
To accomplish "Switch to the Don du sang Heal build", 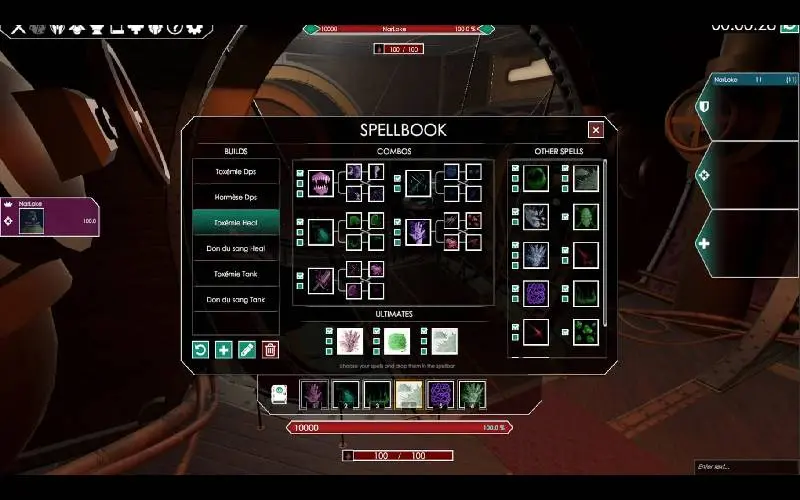I will [x=235, y=248].
